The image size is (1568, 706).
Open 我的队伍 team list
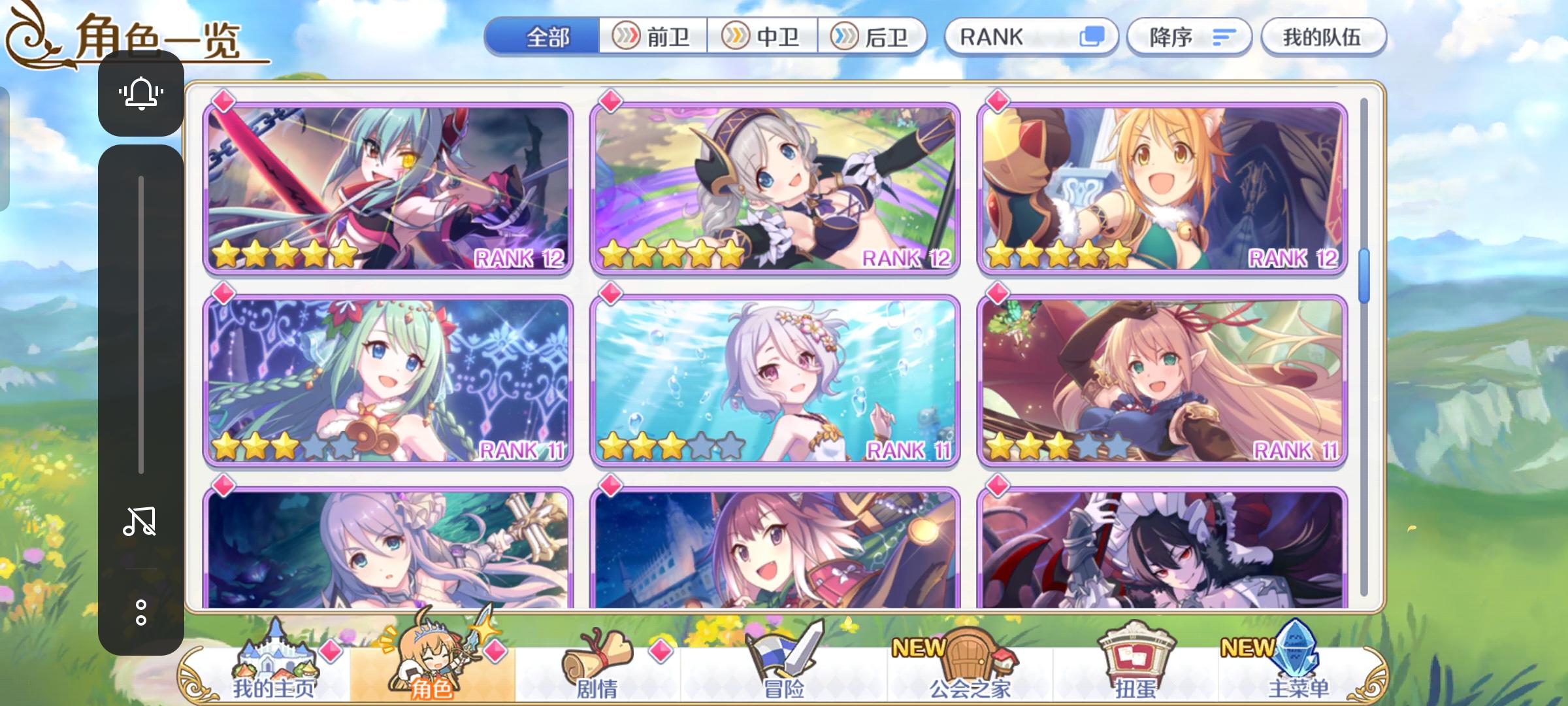click(1325, 37)
